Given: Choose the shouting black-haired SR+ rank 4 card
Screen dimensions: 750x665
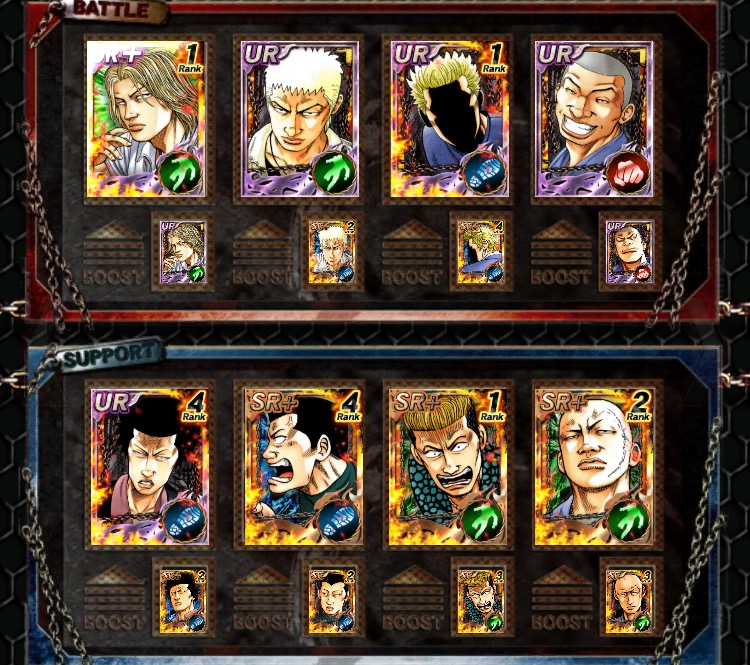Looking at the screenshot, I should [x=298, y=465].
